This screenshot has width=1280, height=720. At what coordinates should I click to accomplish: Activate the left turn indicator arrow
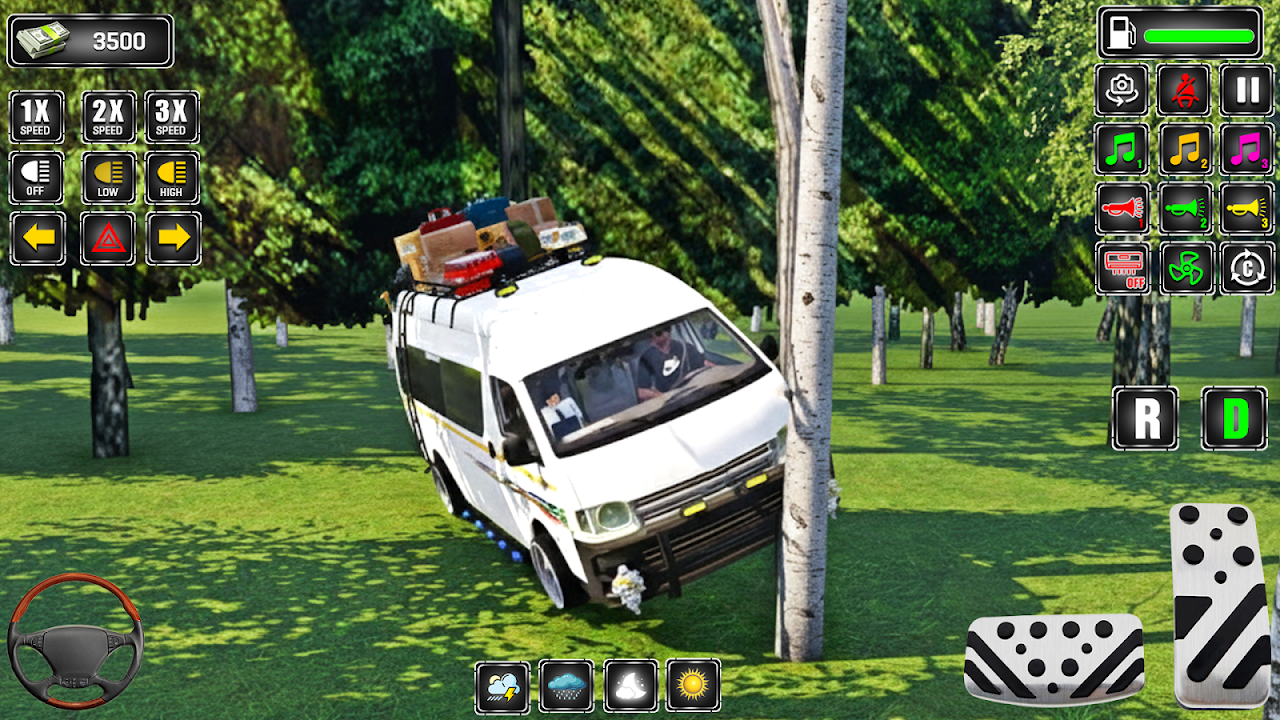click(x=38, y=238)
